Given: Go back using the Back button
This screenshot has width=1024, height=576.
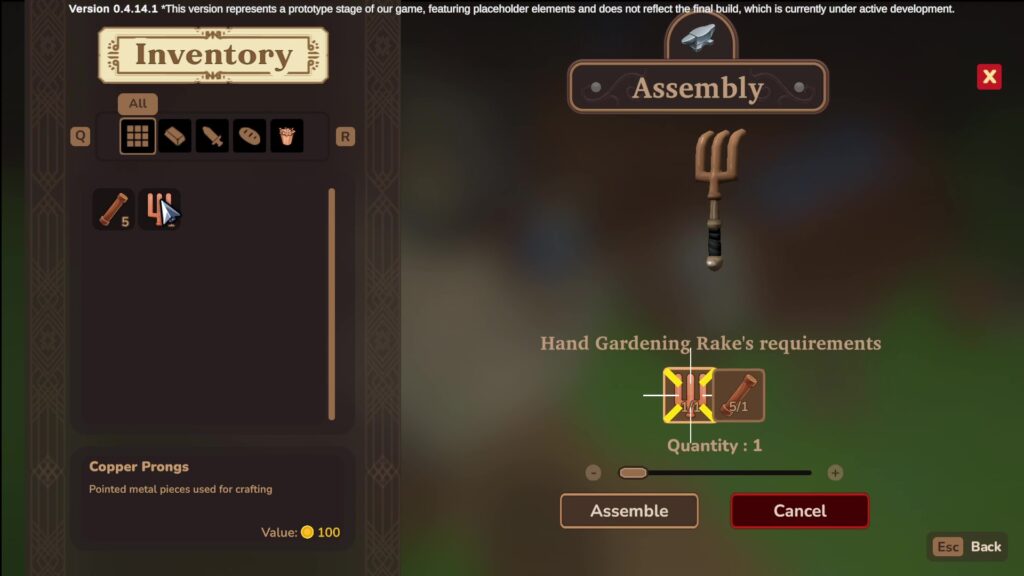Looking at the screenshot, I should 967,547.
